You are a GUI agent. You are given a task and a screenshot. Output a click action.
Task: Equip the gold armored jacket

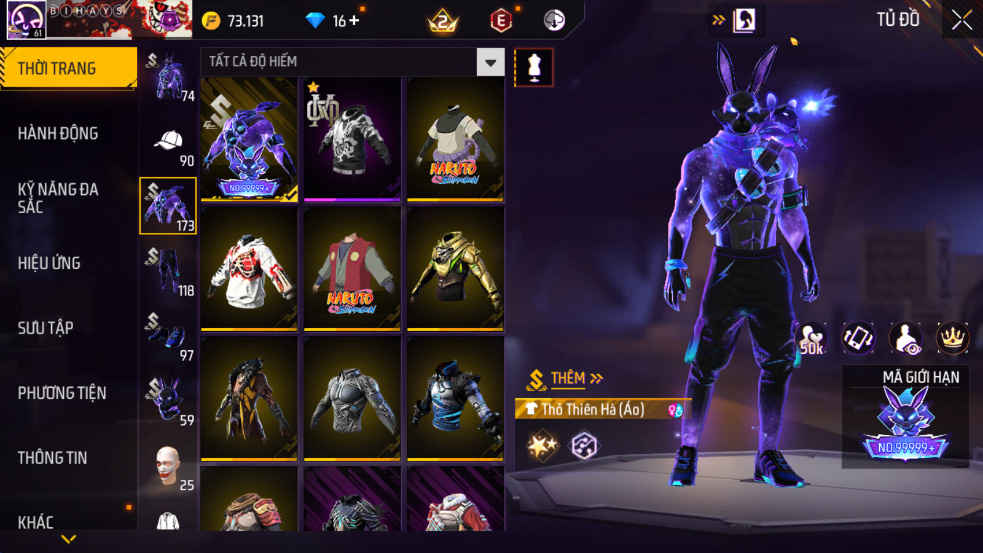(x=455, y=267)
